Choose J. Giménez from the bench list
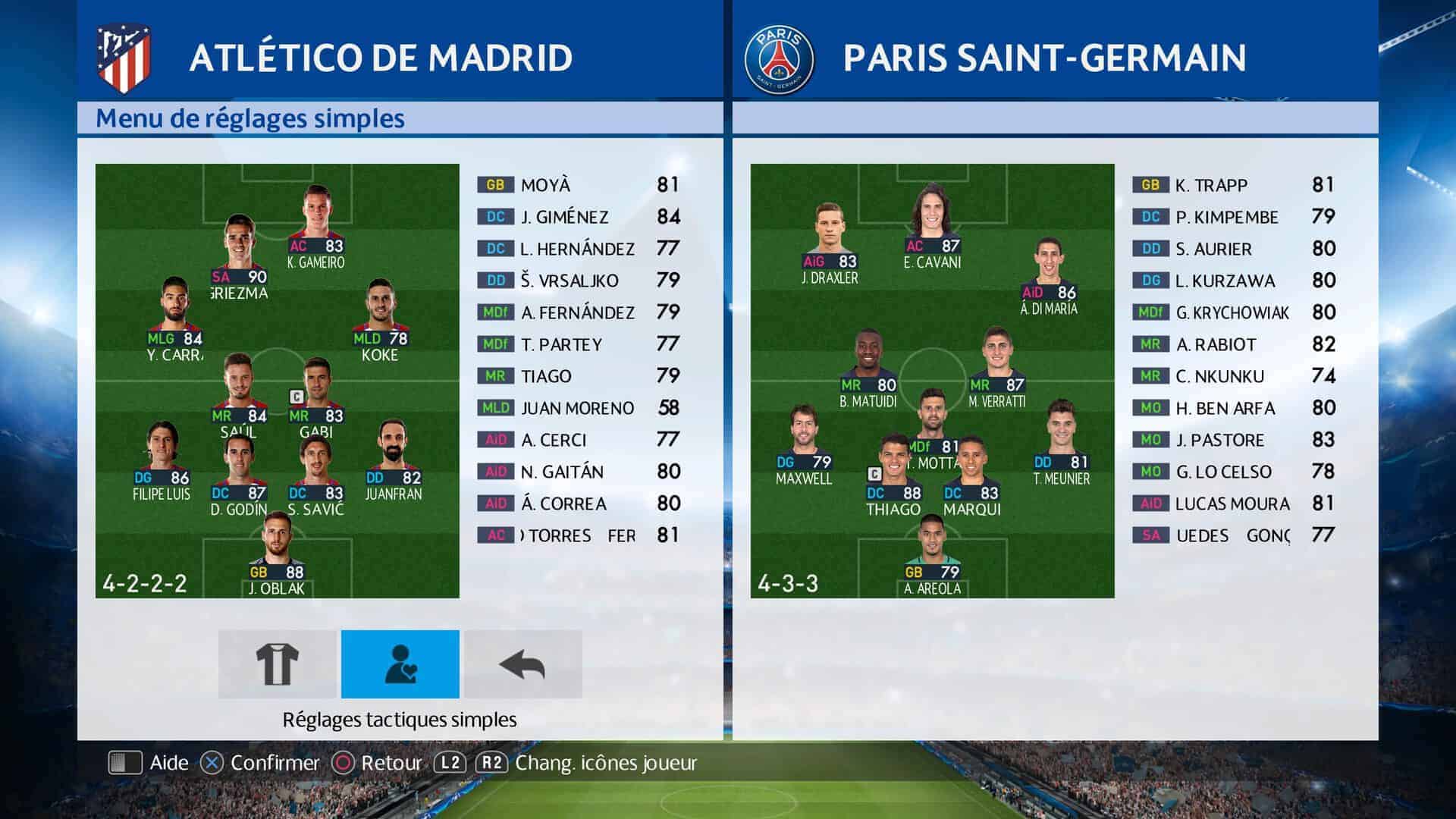Image resolution: width=1456 pixels, height=819 pixels. point(578,217)
